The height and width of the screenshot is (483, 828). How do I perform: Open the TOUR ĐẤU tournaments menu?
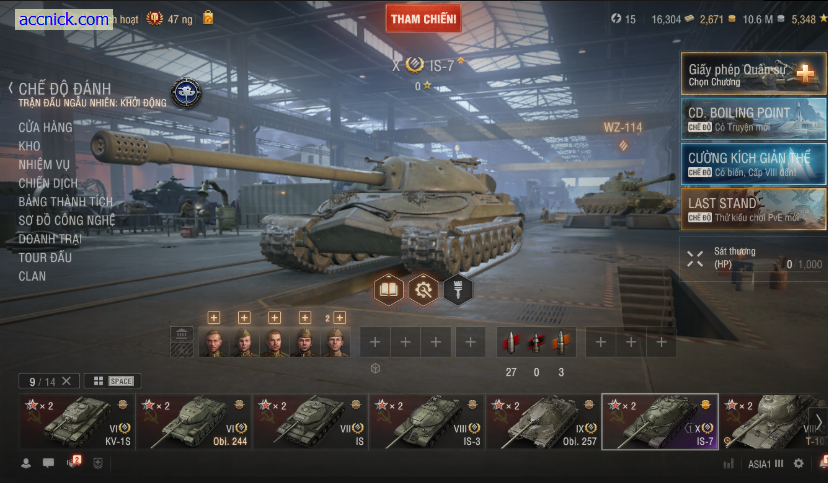pyautogui.click(x=46, y=257)
